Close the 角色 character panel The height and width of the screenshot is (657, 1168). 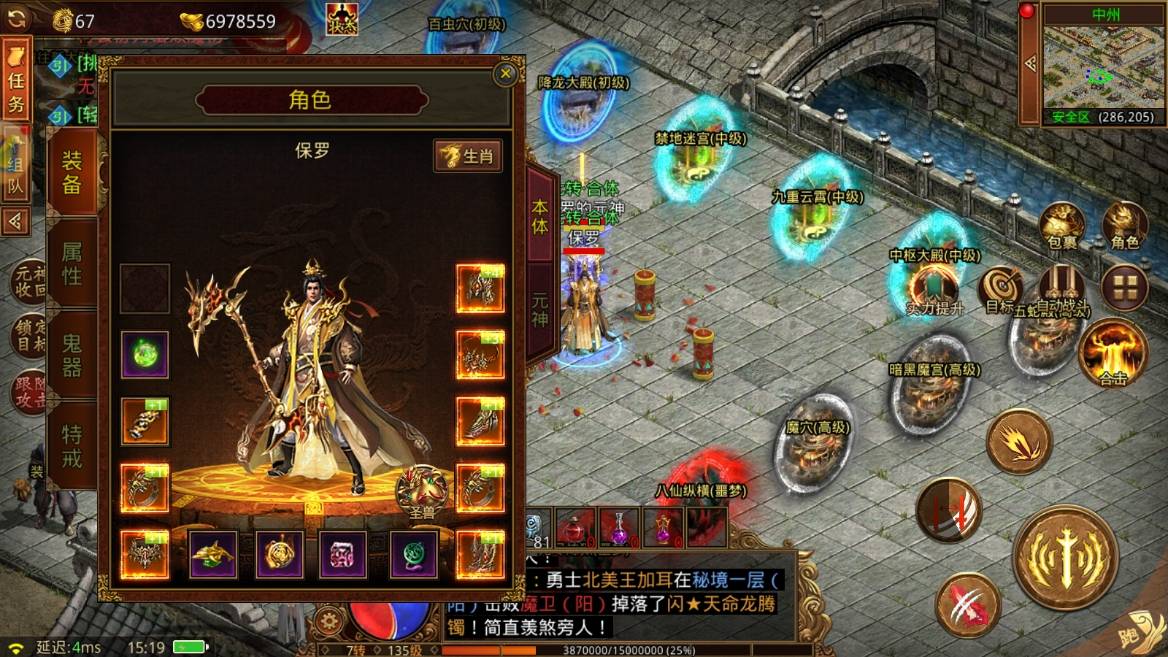506,73
